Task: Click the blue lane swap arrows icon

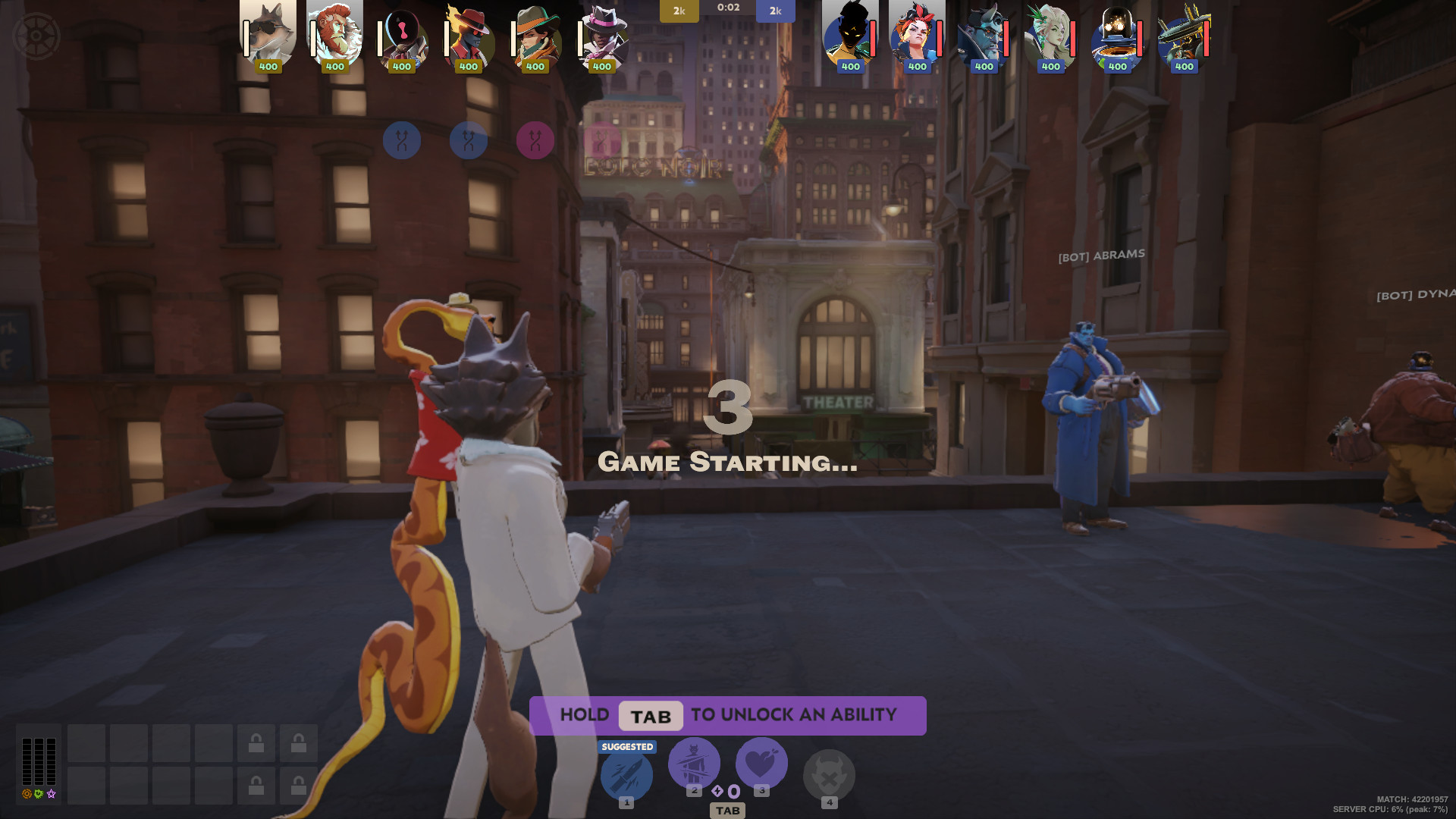Action: coord(402,140)
